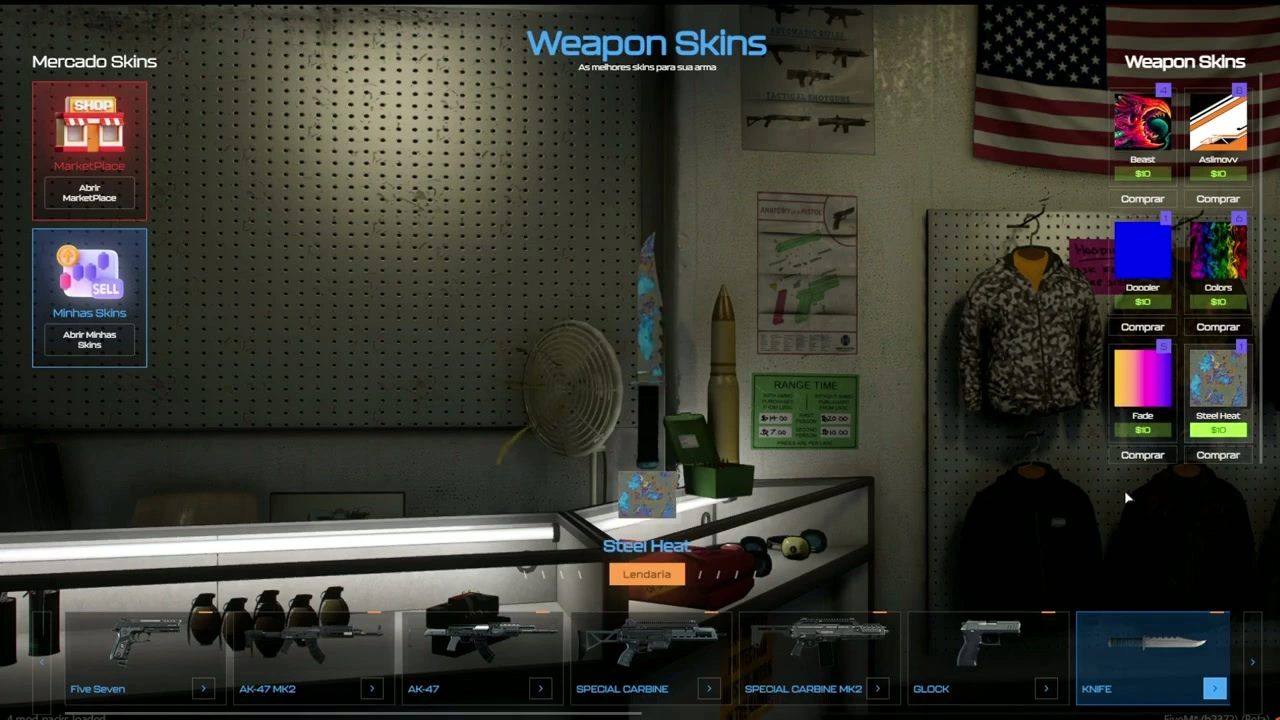Expand the Special Carbine MK2 list arrow
This screenshot has width=1280, height=720.
877,688
